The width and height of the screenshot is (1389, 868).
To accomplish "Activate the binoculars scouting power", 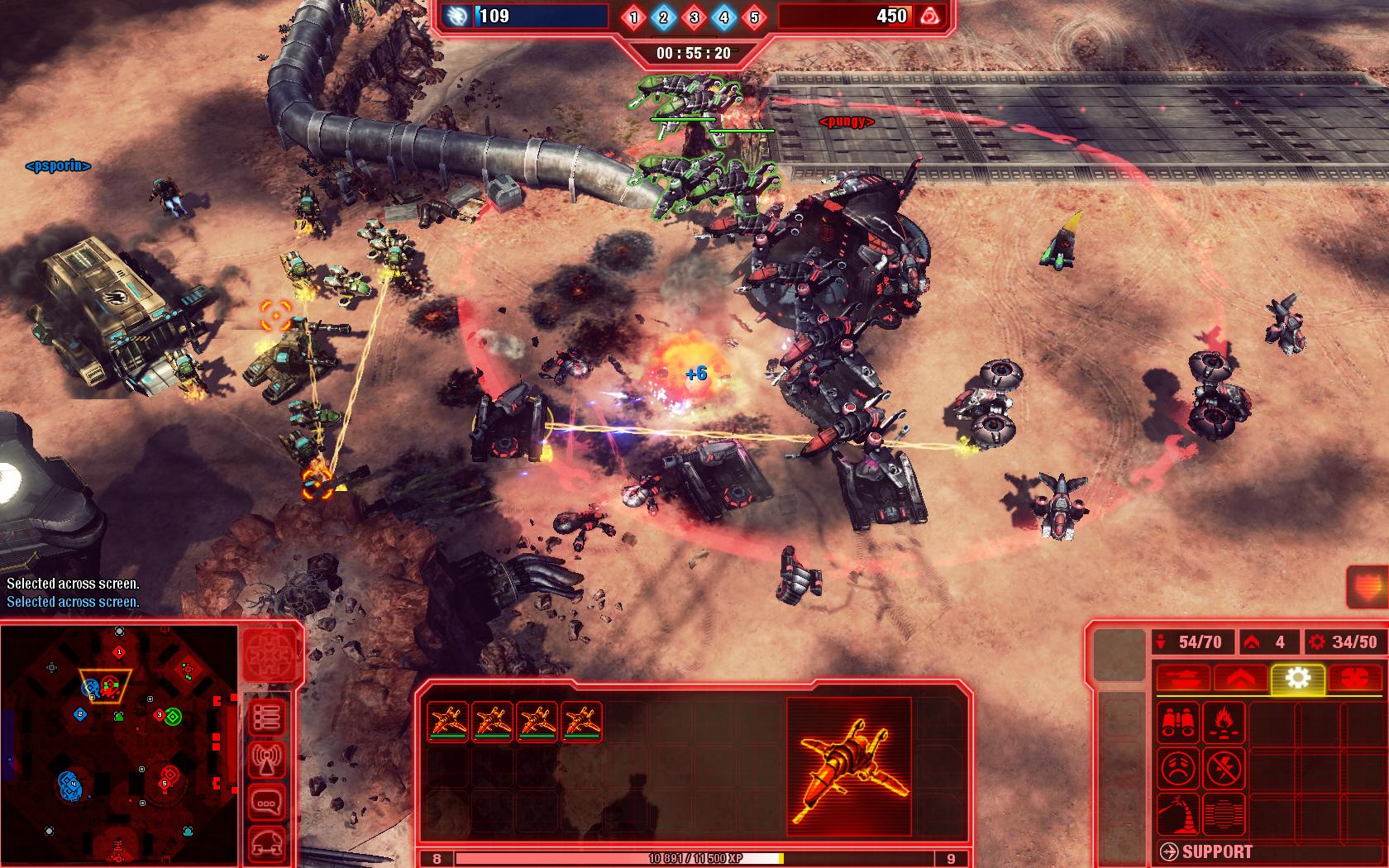I will (1177, 721).
